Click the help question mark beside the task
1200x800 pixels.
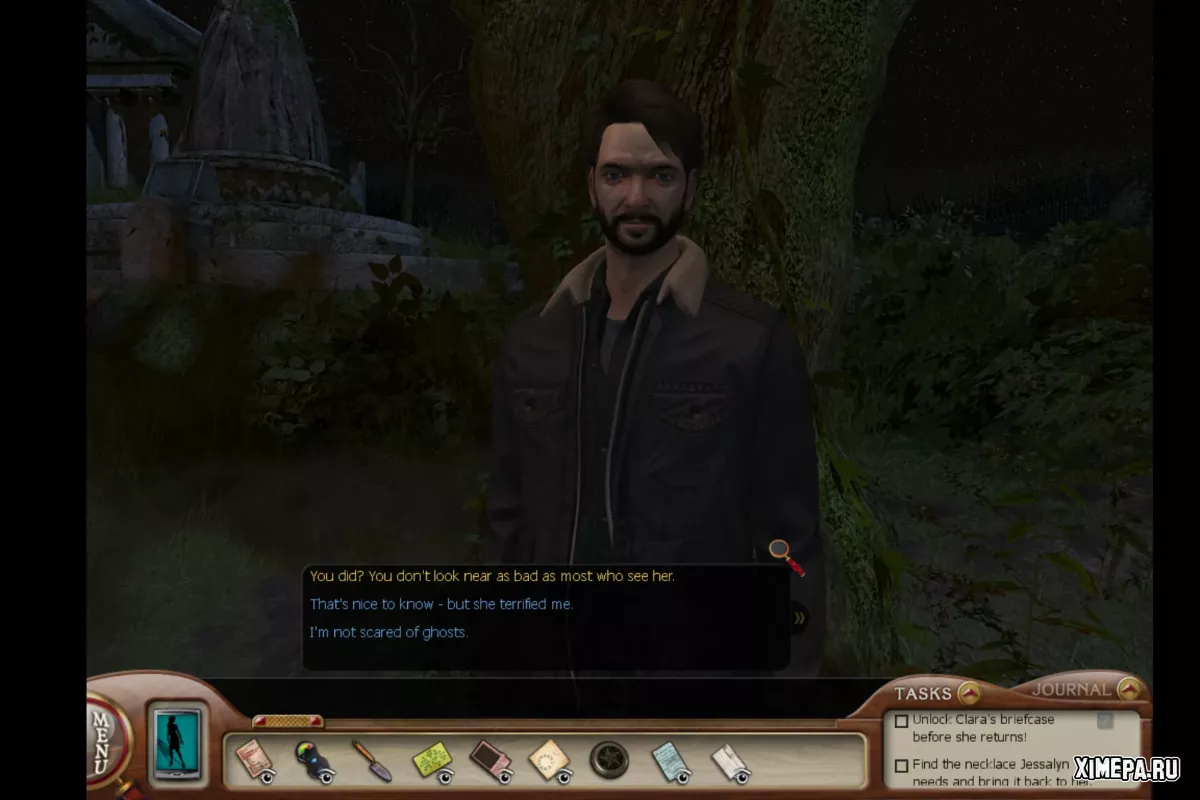coord(1105,721)
